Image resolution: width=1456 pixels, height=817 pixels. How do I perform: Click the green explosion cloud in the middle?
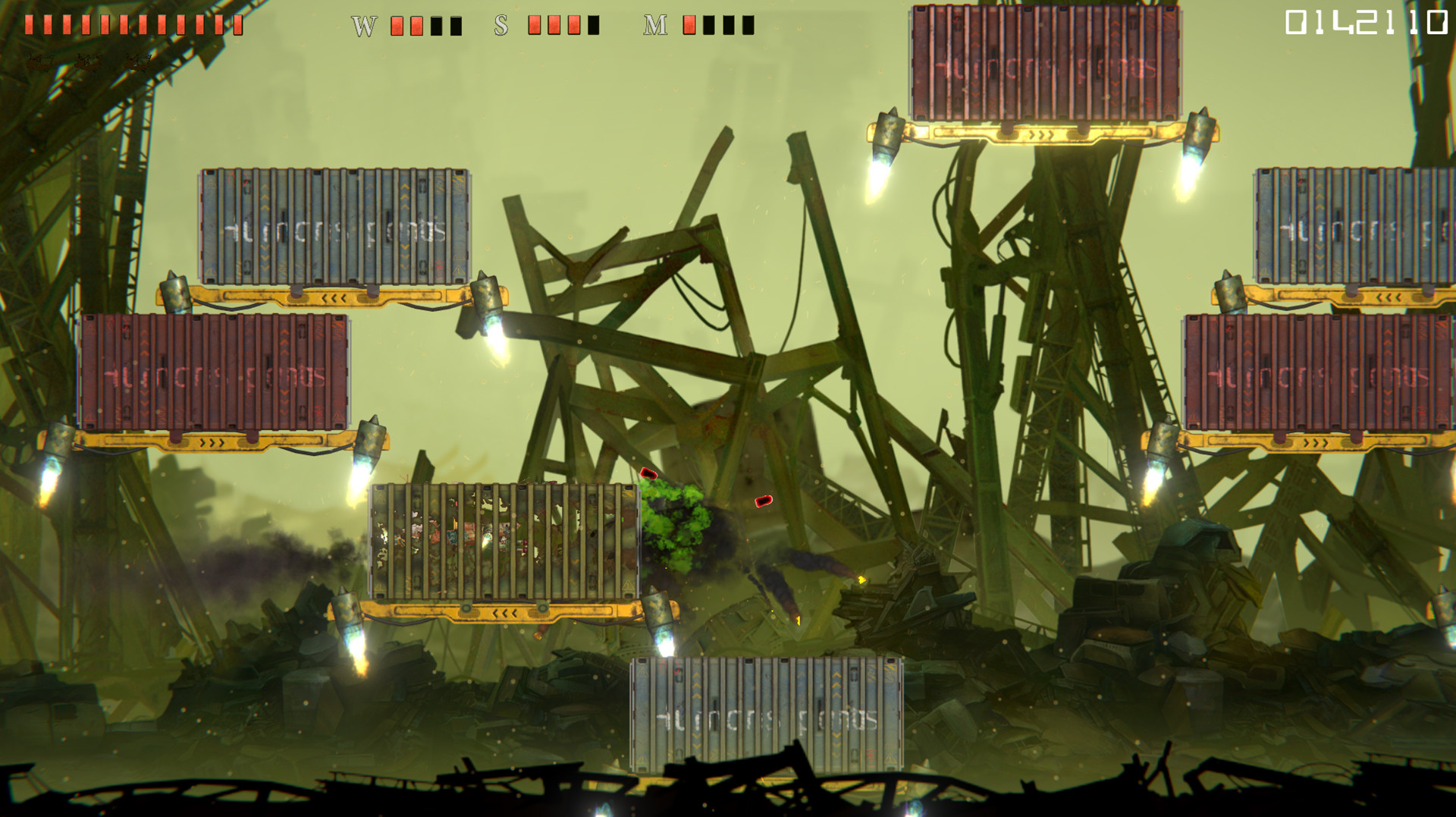click(x=675, y=523)
